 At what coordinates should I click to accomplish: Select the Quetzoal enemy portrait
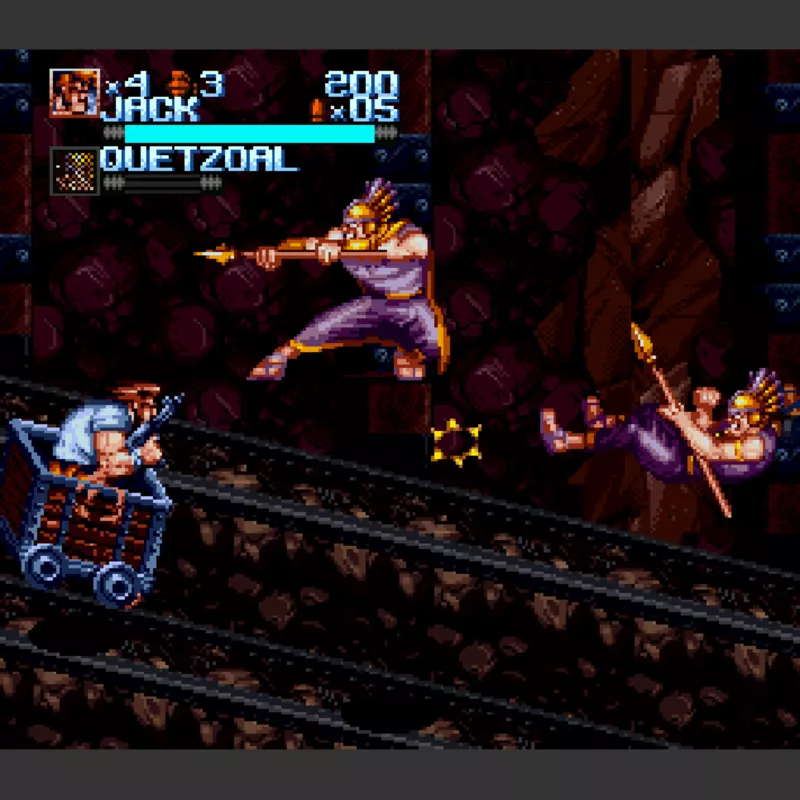pos(75,170)
